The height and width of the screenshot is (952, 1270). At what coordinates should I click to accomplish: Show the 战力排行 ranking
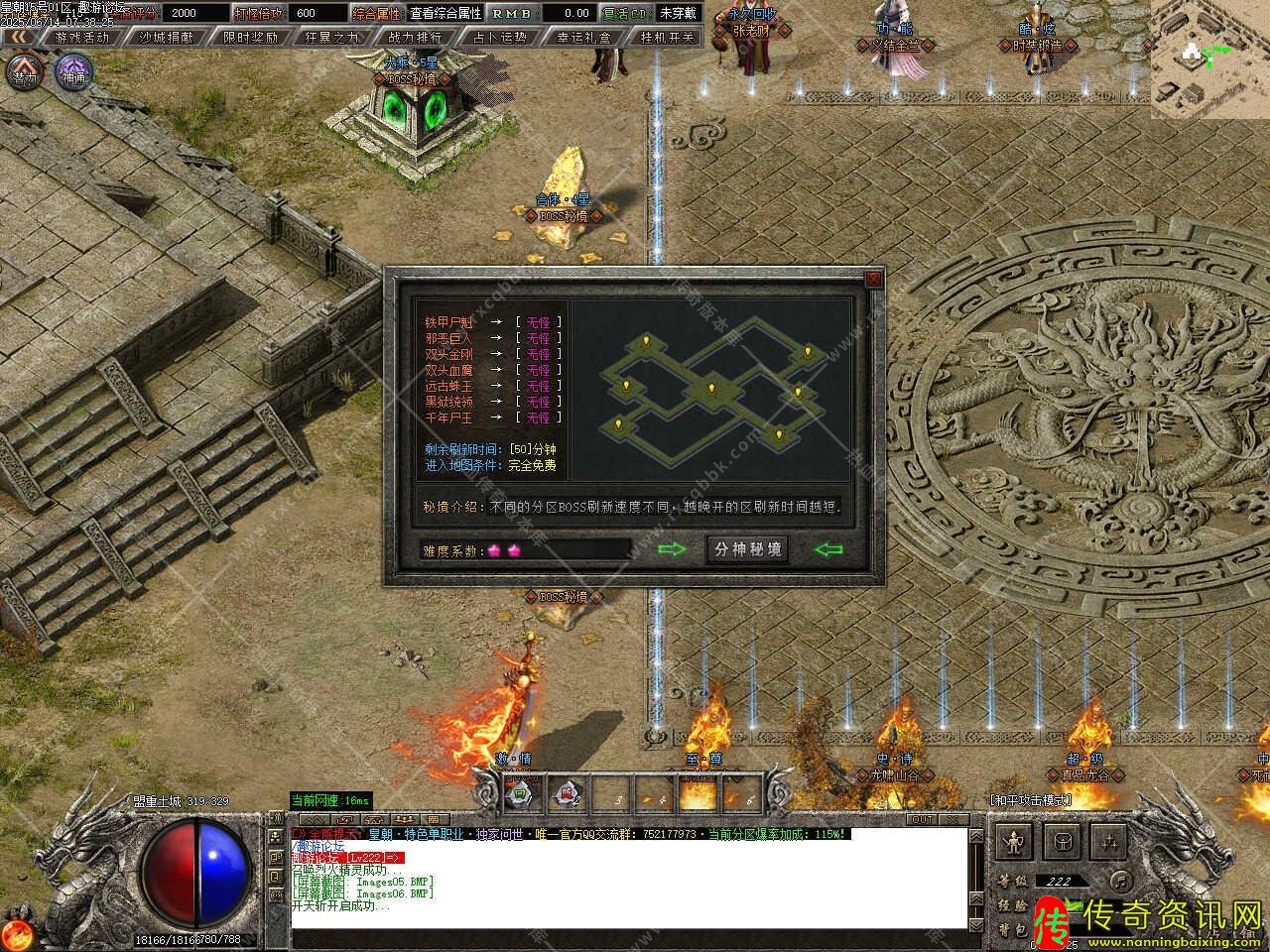tap(416, 37)
